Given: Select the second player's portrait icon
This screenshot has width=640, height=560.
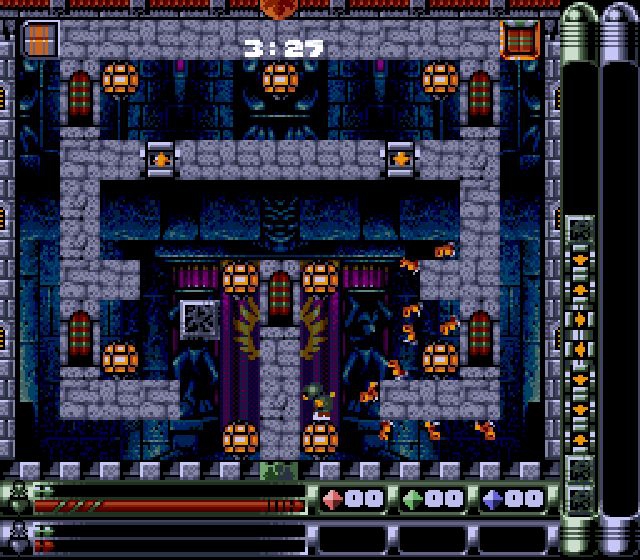Looking at the screenshot, I should (17, 535).
